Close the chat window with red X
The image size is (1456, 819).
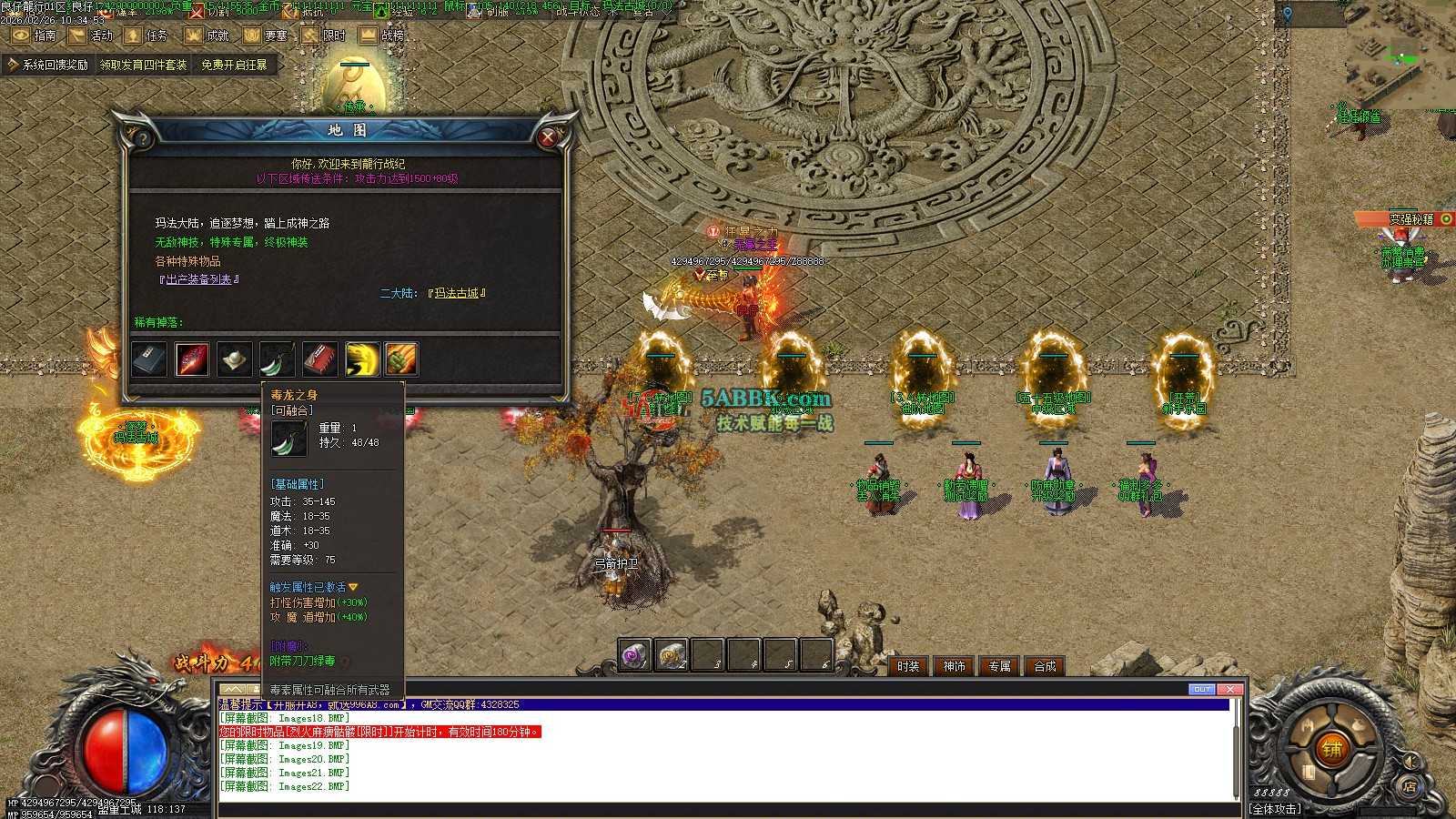[x=1229, y=689]
